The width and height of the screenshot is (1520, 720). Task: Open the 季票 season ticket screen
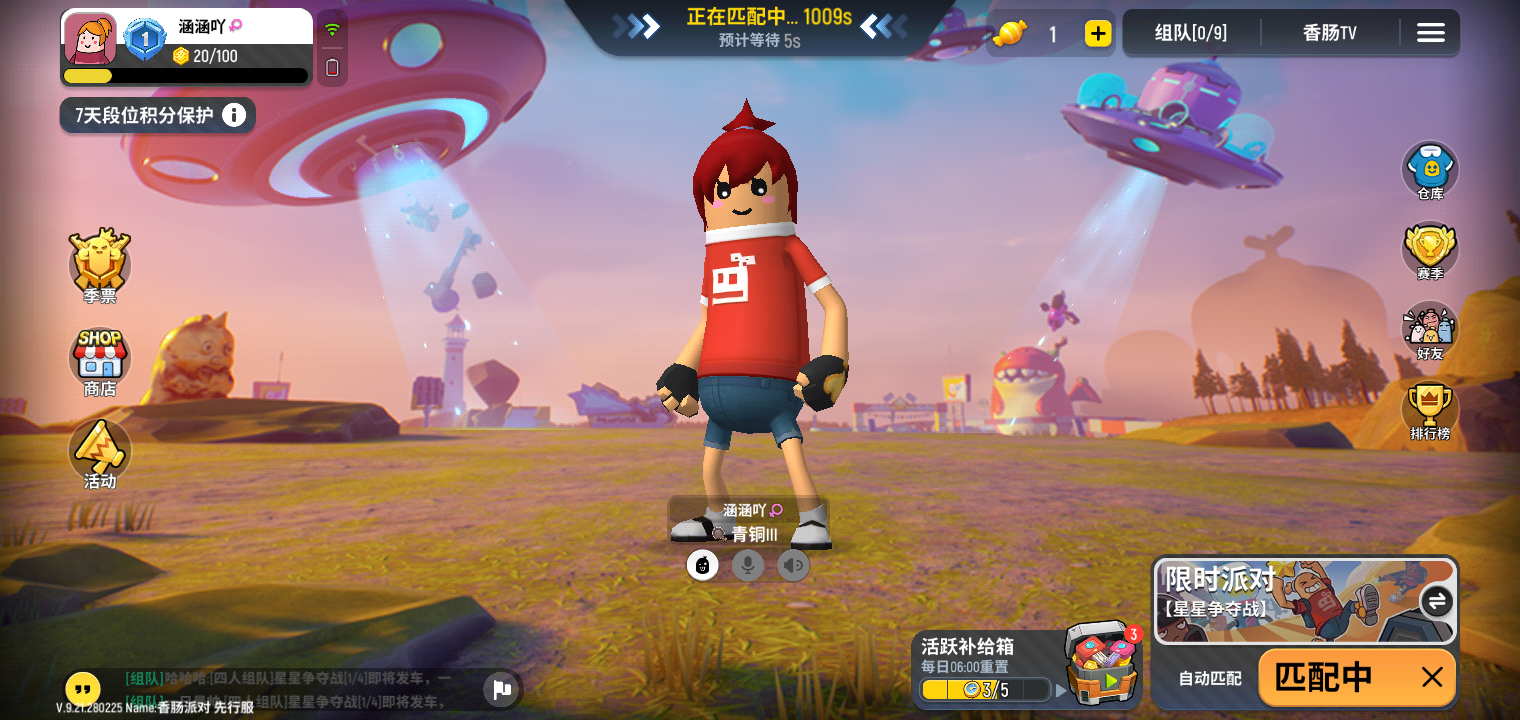(99, 265)
